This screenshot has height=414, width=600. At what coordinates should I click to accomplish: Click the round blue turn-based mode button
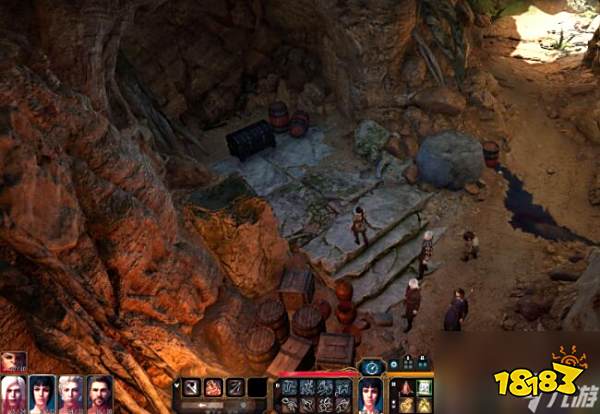click(x=371, y=367)
